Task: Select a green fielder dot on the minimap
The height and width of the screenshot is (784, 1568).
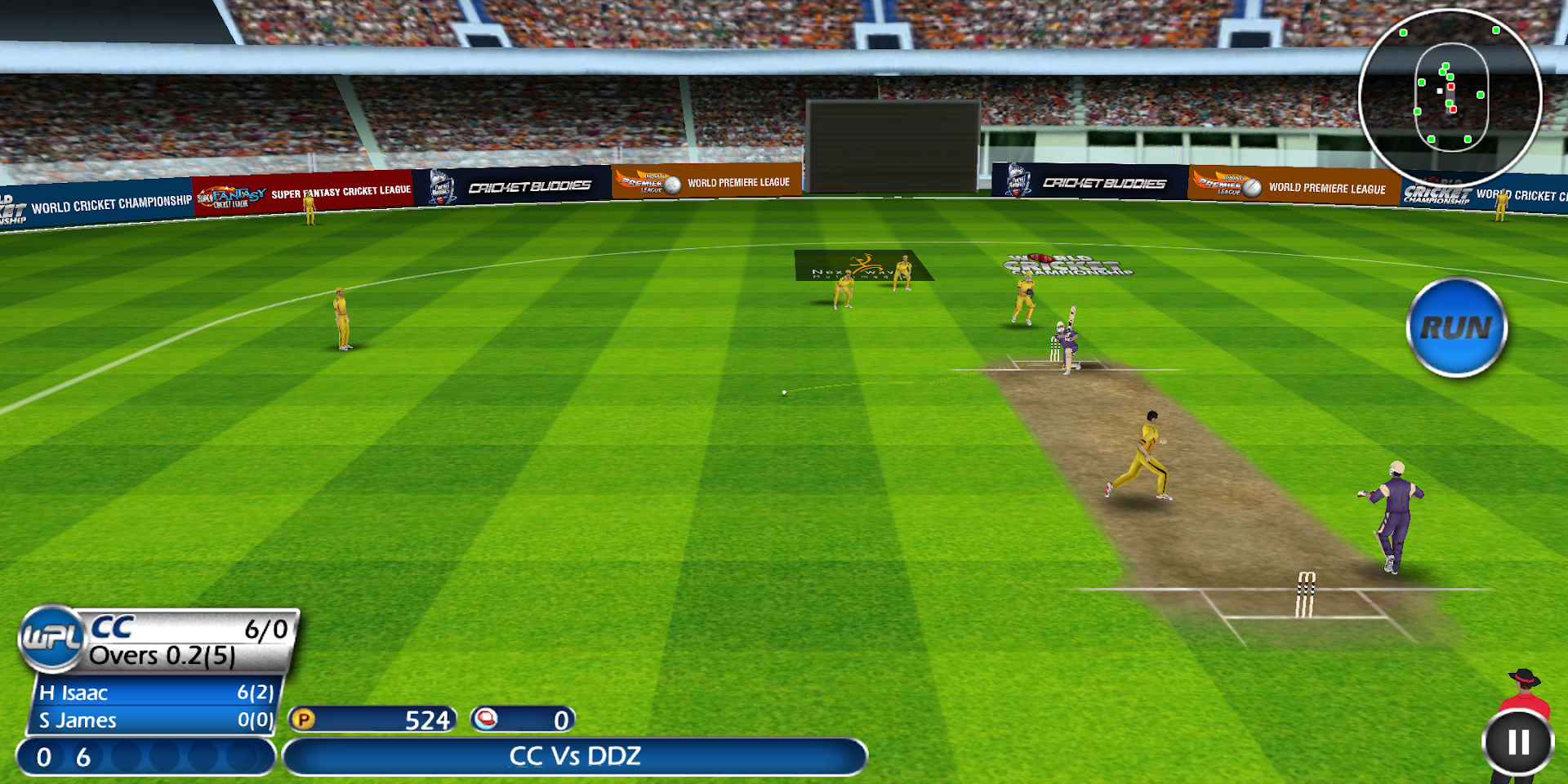Action: point(1480,95)
